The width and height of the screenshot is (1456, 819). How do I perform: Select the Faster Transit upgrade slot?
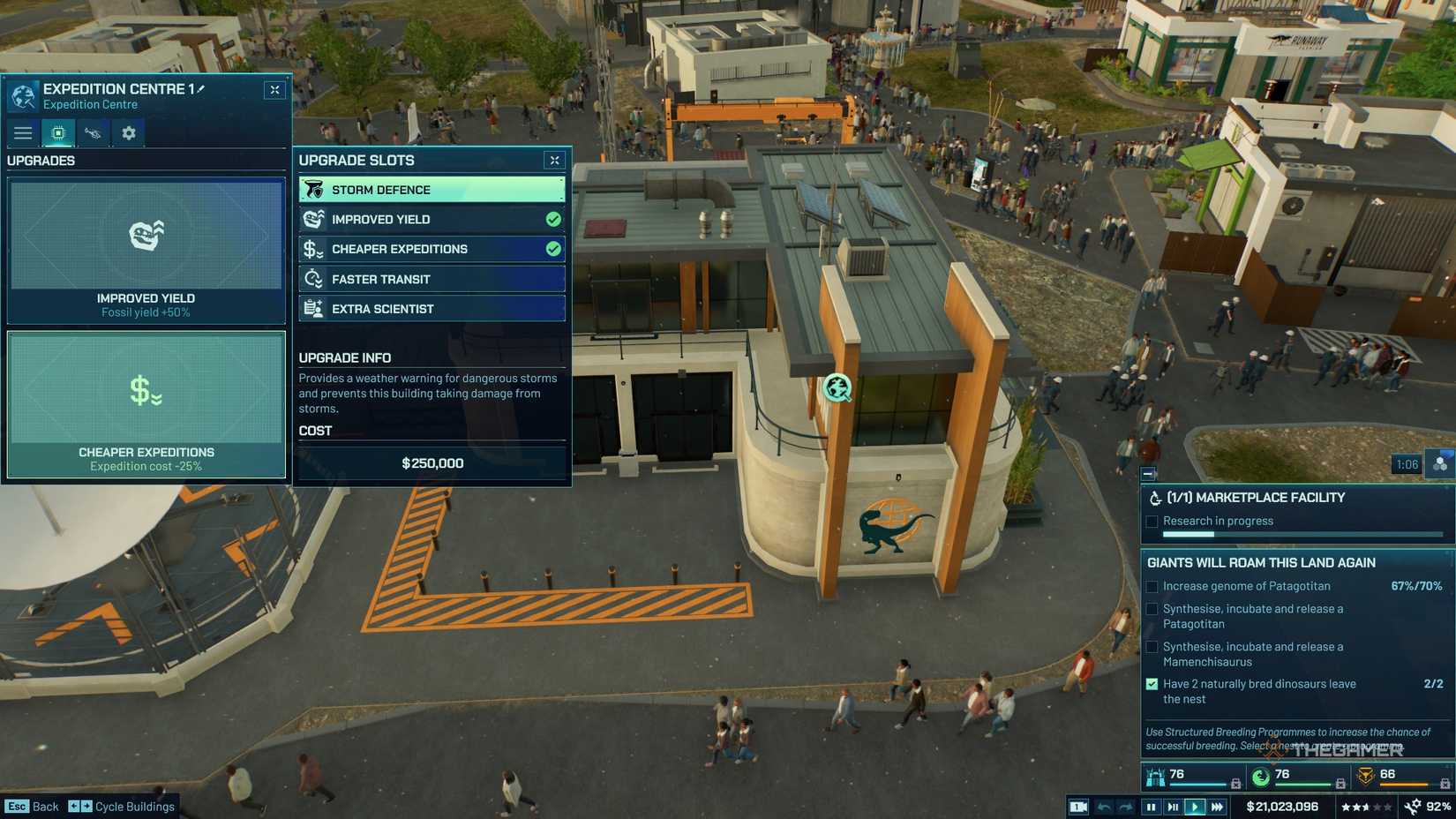pyautogui.click(x=431, y=278)
